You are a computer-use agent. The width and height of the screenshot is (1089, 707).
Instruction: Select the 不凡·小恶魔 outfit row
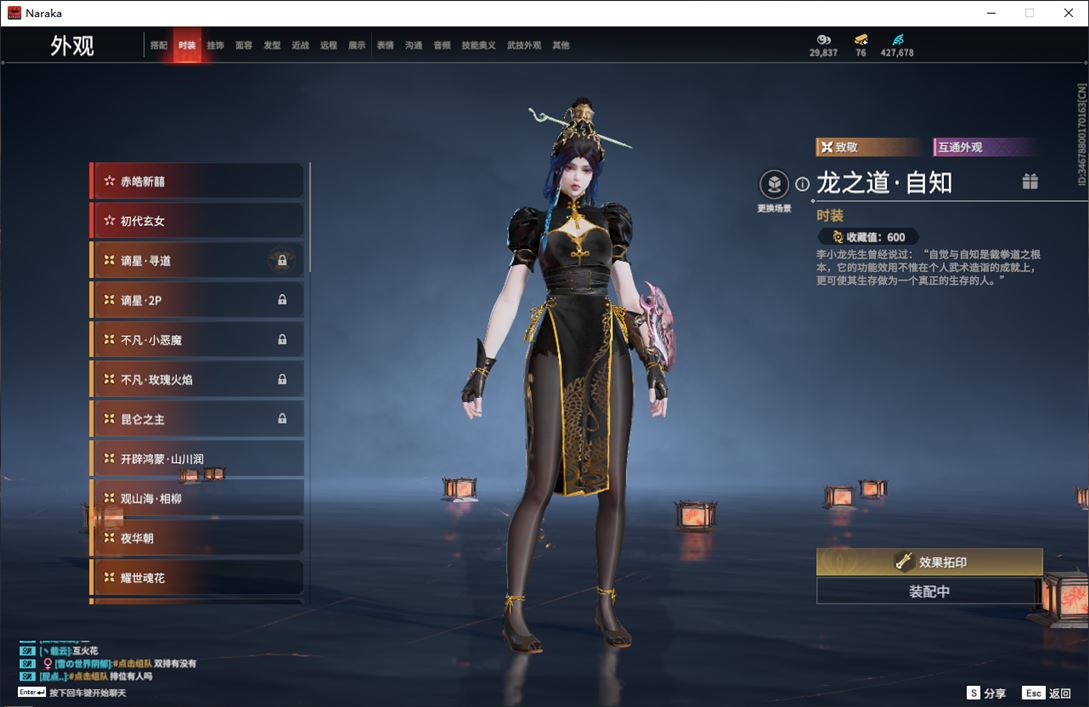pos(197,340)
